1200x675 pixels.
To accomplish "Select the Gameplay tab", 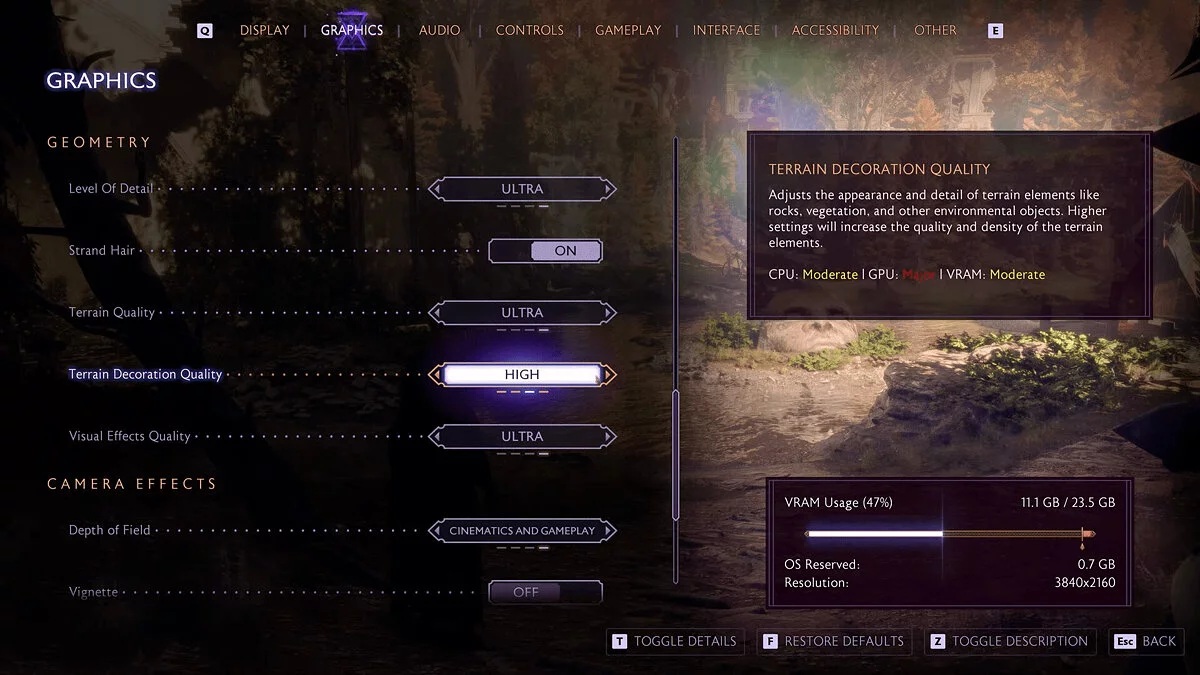I will pyautogui.click(x=628, y=30).
